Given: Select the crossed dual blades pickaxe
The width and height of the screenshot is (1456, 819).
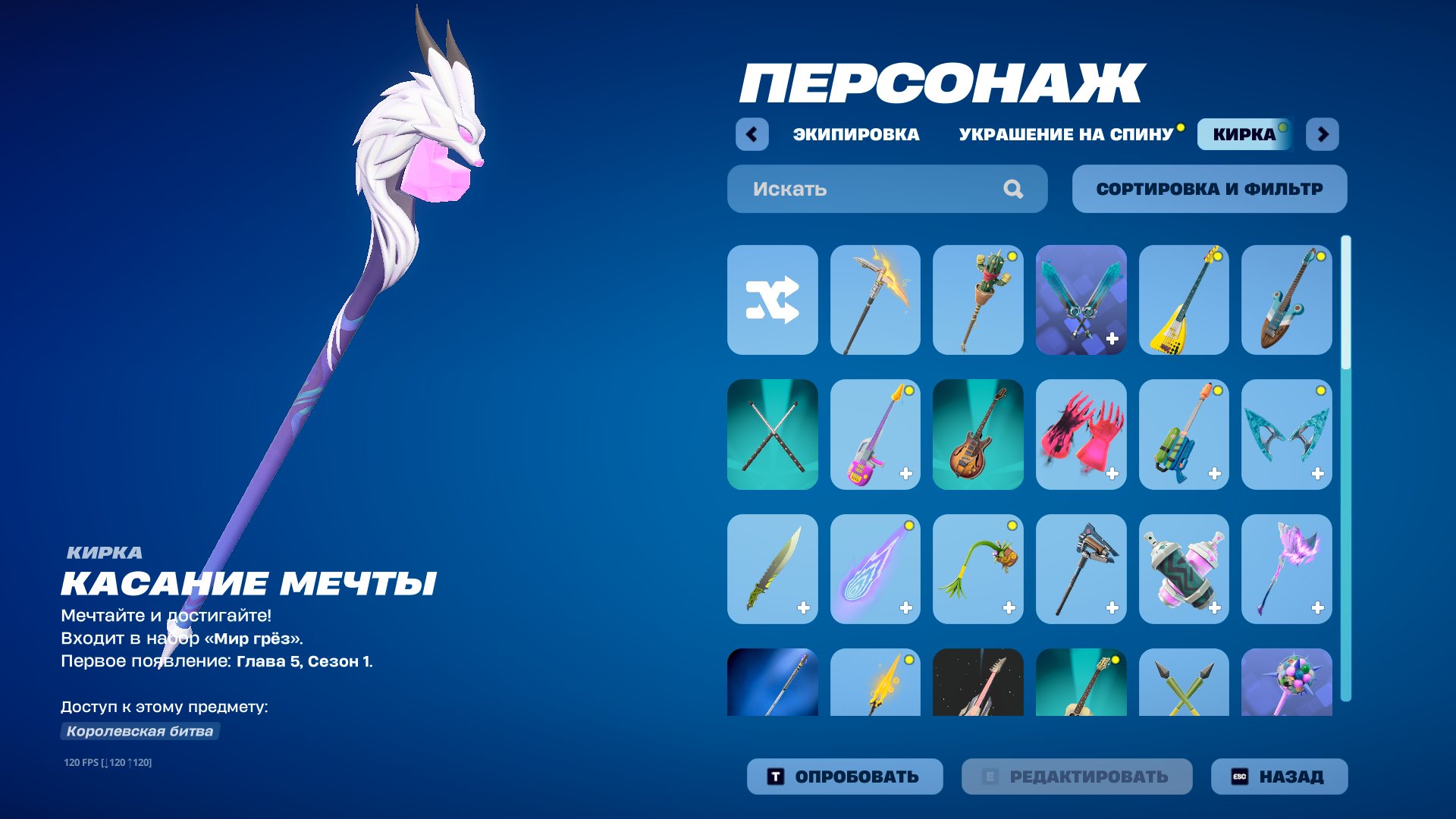Looking at the screenshot, I should point(1081,299).
